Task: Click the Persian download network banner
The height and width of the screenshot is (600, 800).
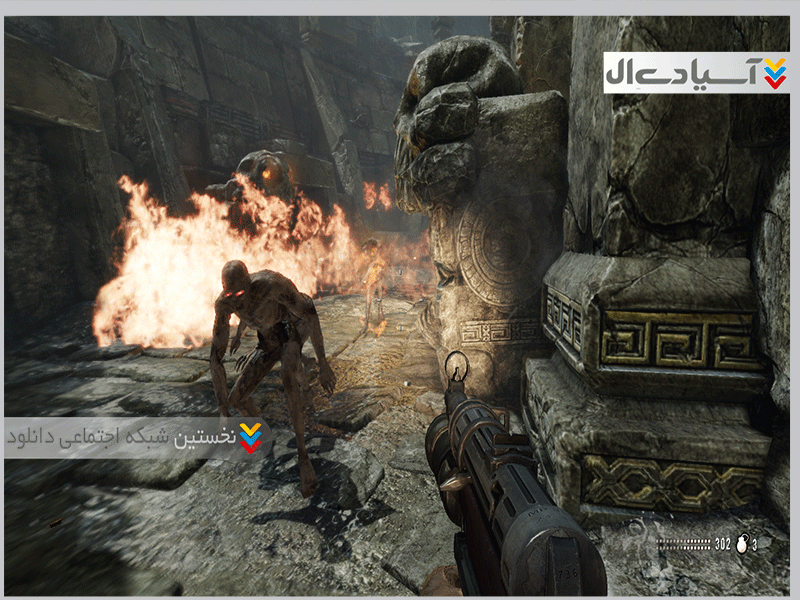Action: pyautogui.click(x=135, y=437)
